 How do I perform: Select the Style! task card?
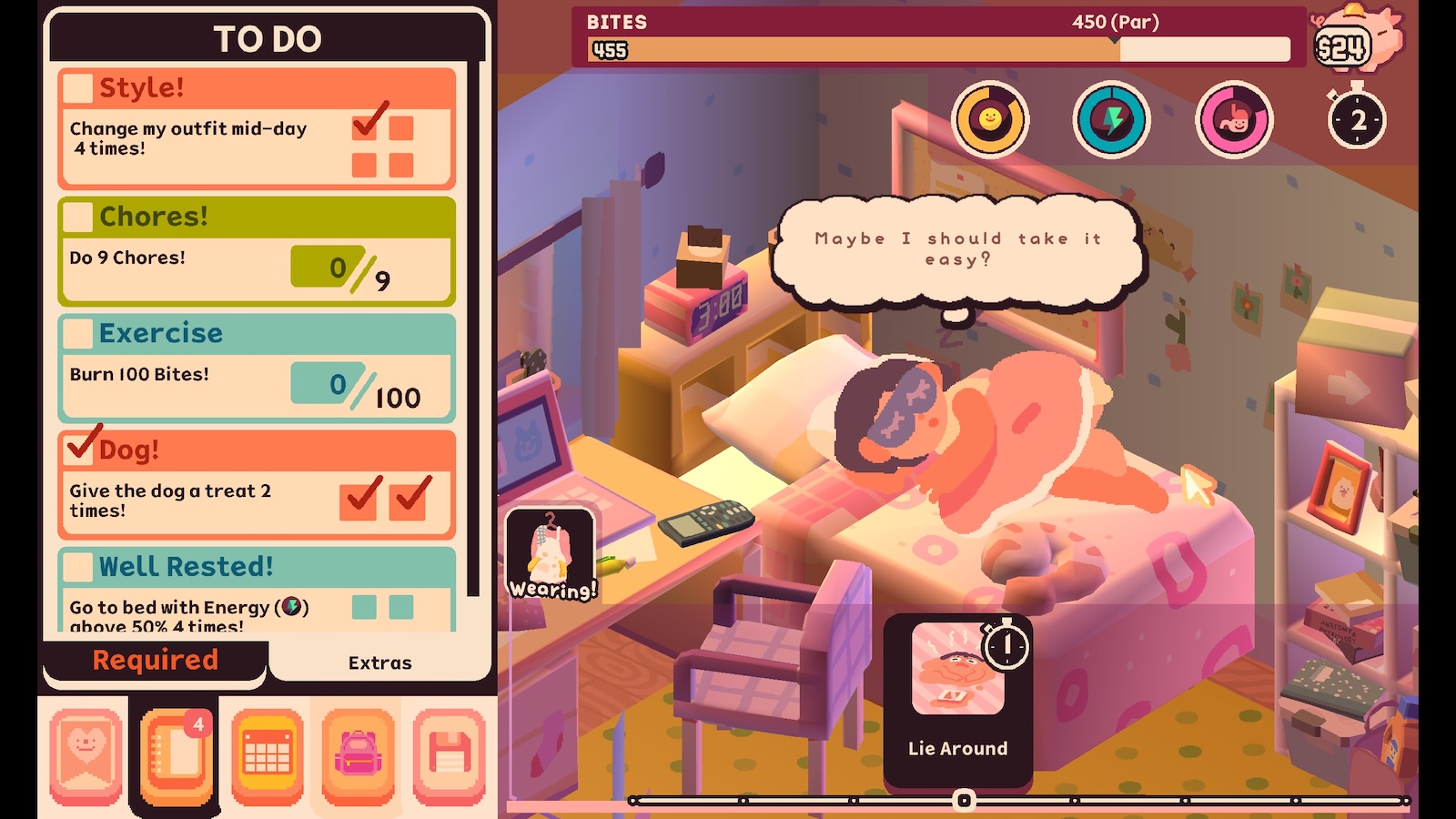pyautogui.click(x=257, y=128)
